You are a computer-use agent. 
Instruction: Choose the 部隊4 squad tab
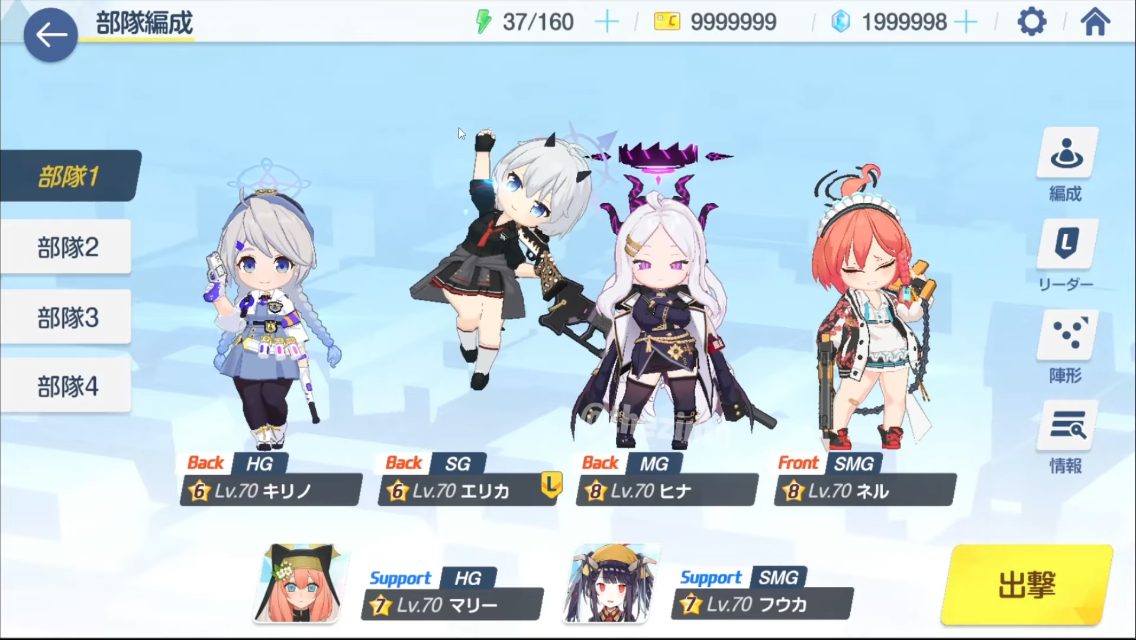point(67,386)
